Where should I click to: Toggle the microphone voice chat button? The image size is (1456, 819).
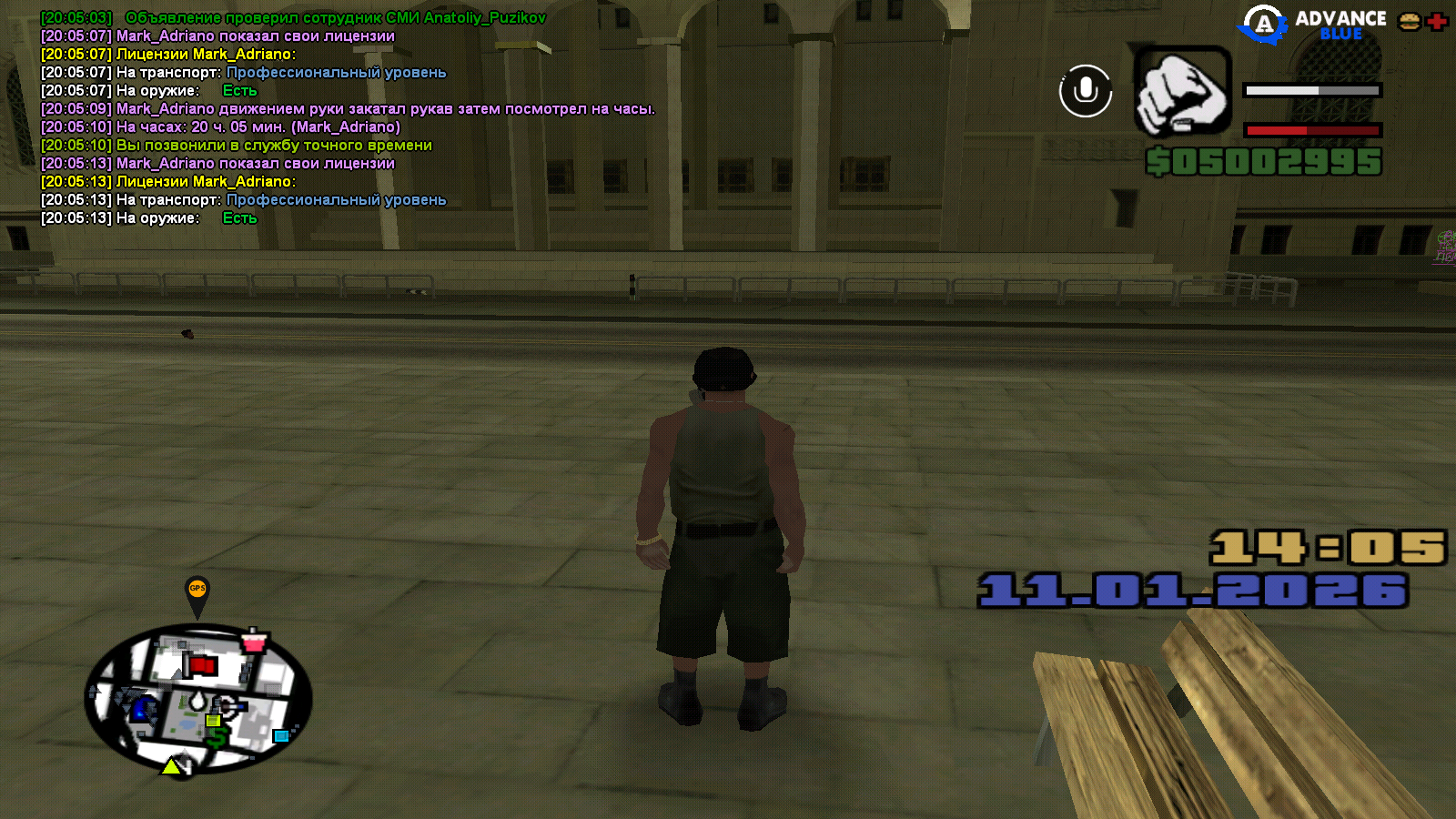[x=1086, y=91]
